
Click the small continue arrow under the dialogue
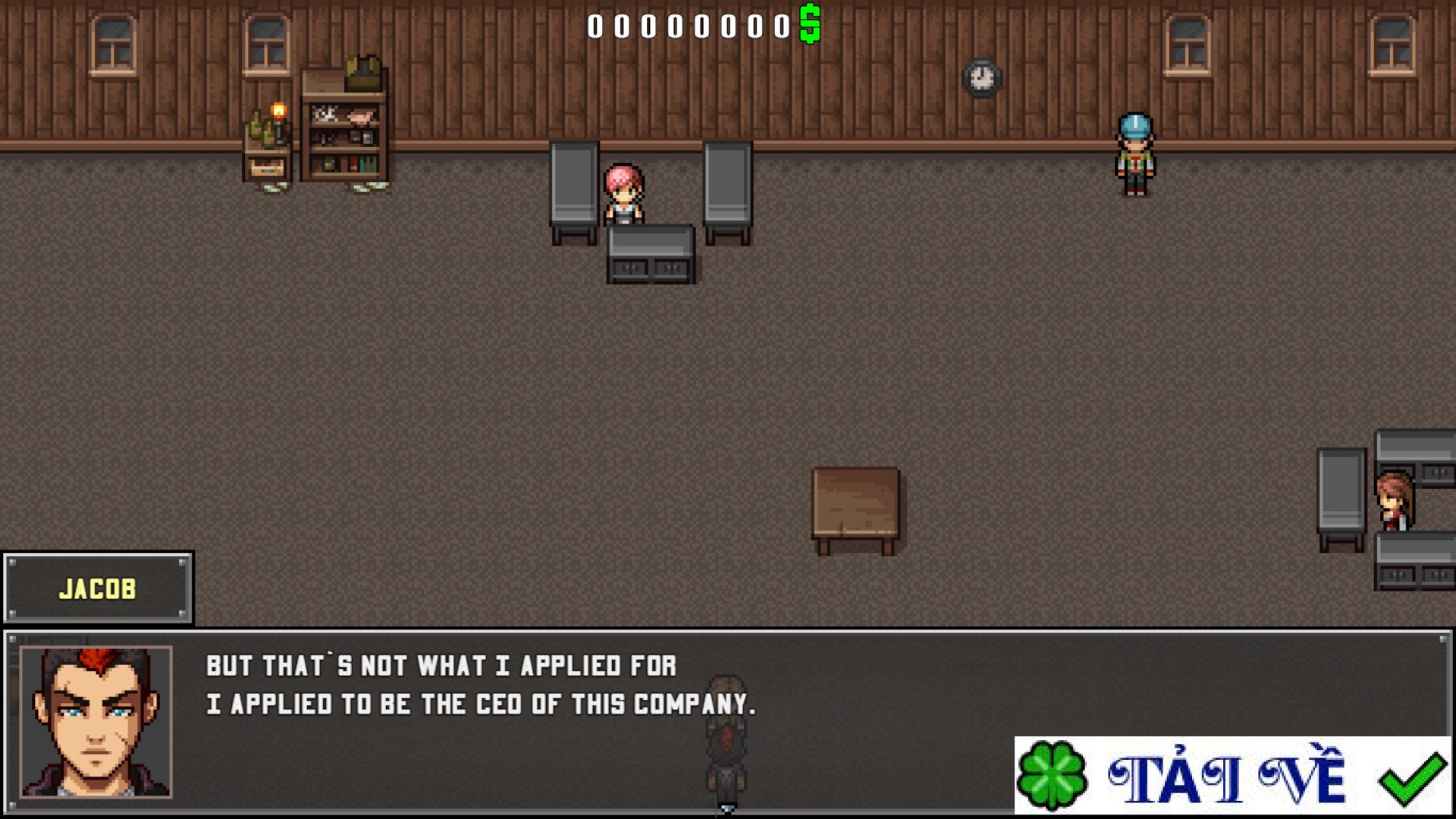[x=726, y=810]
